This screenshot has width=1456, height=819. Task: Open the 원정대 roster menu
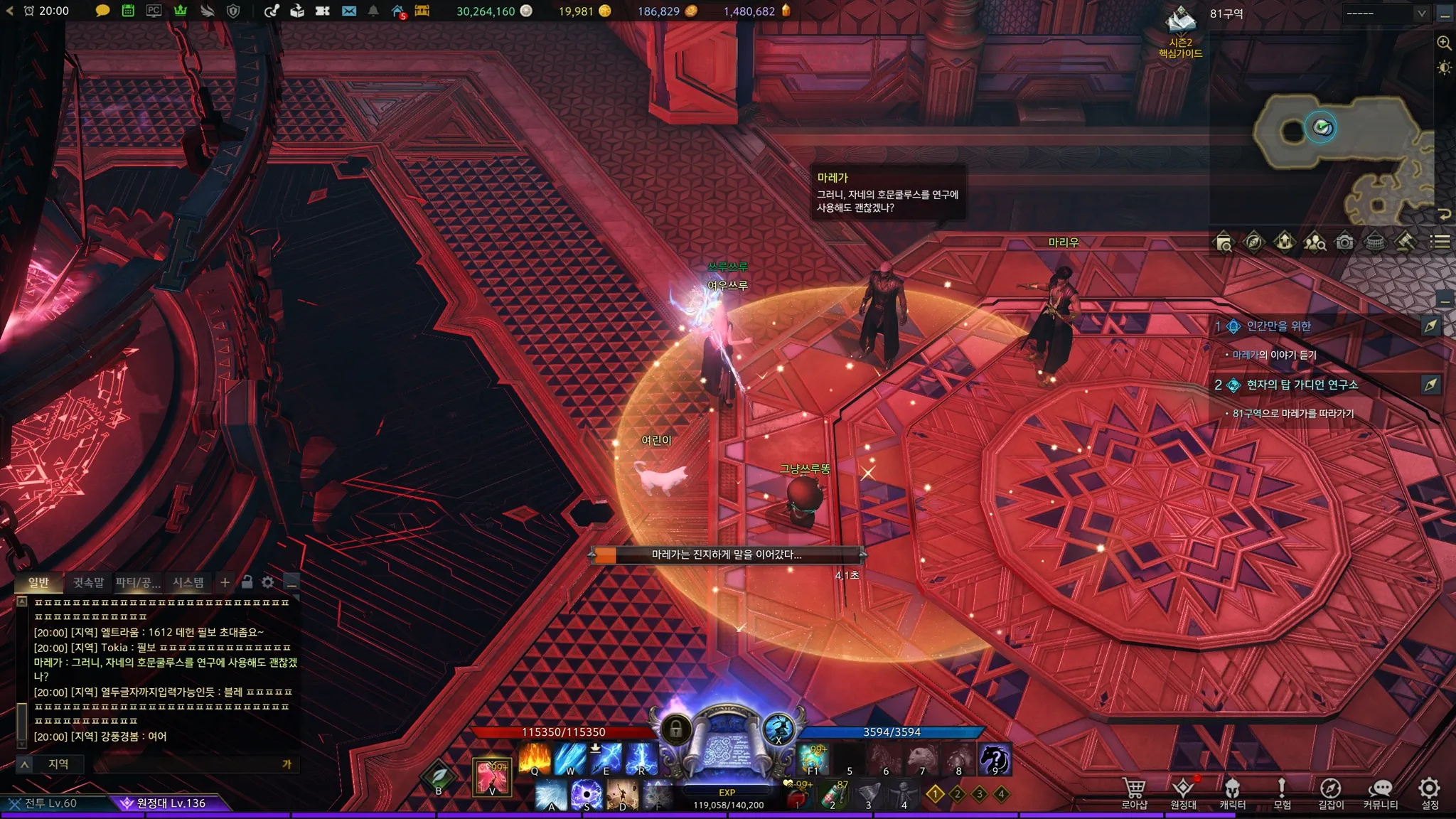click(x=1183, y=793)
